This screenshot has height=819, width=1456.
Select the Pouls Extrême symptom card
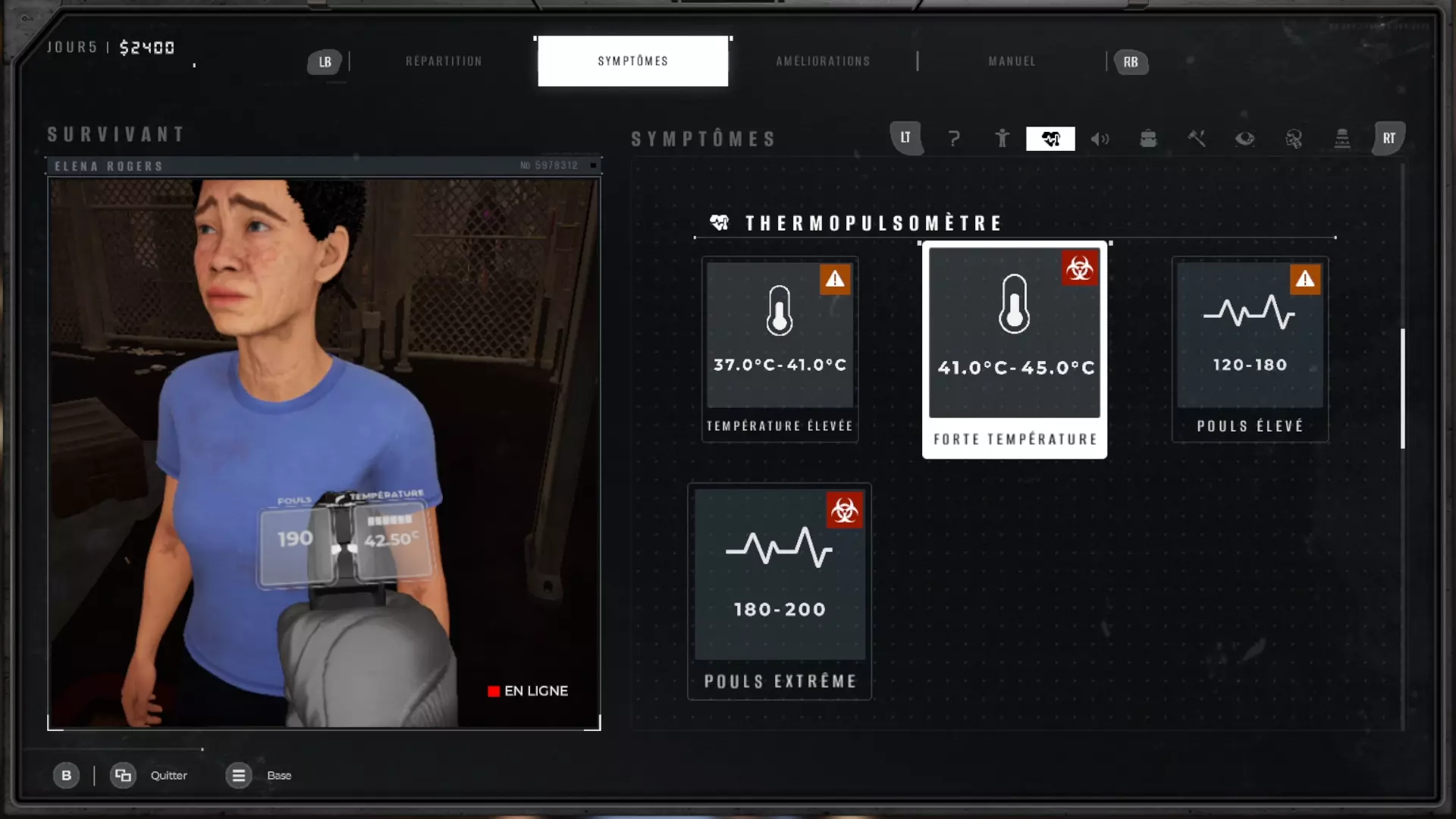coord(780,591)
